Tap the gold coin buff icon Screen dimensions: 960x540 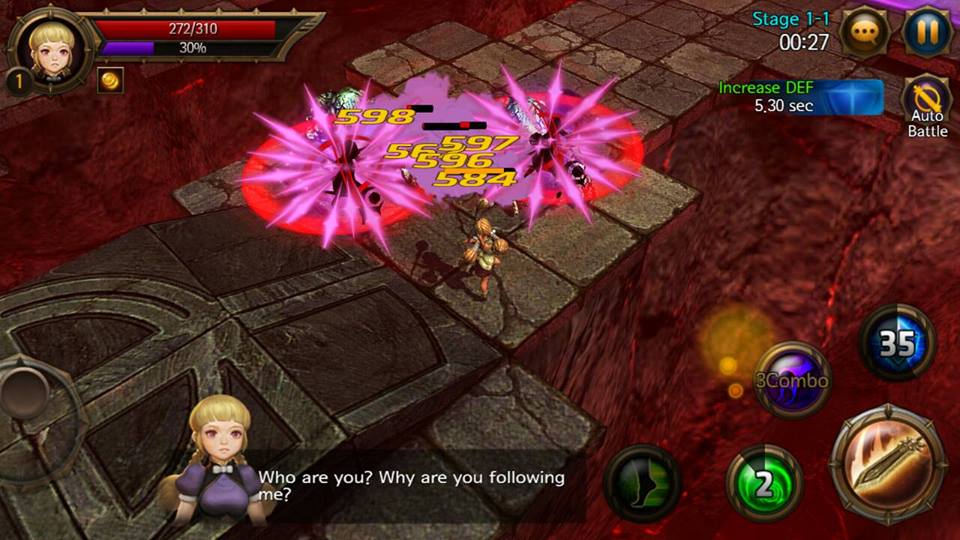tap(110, 80)
